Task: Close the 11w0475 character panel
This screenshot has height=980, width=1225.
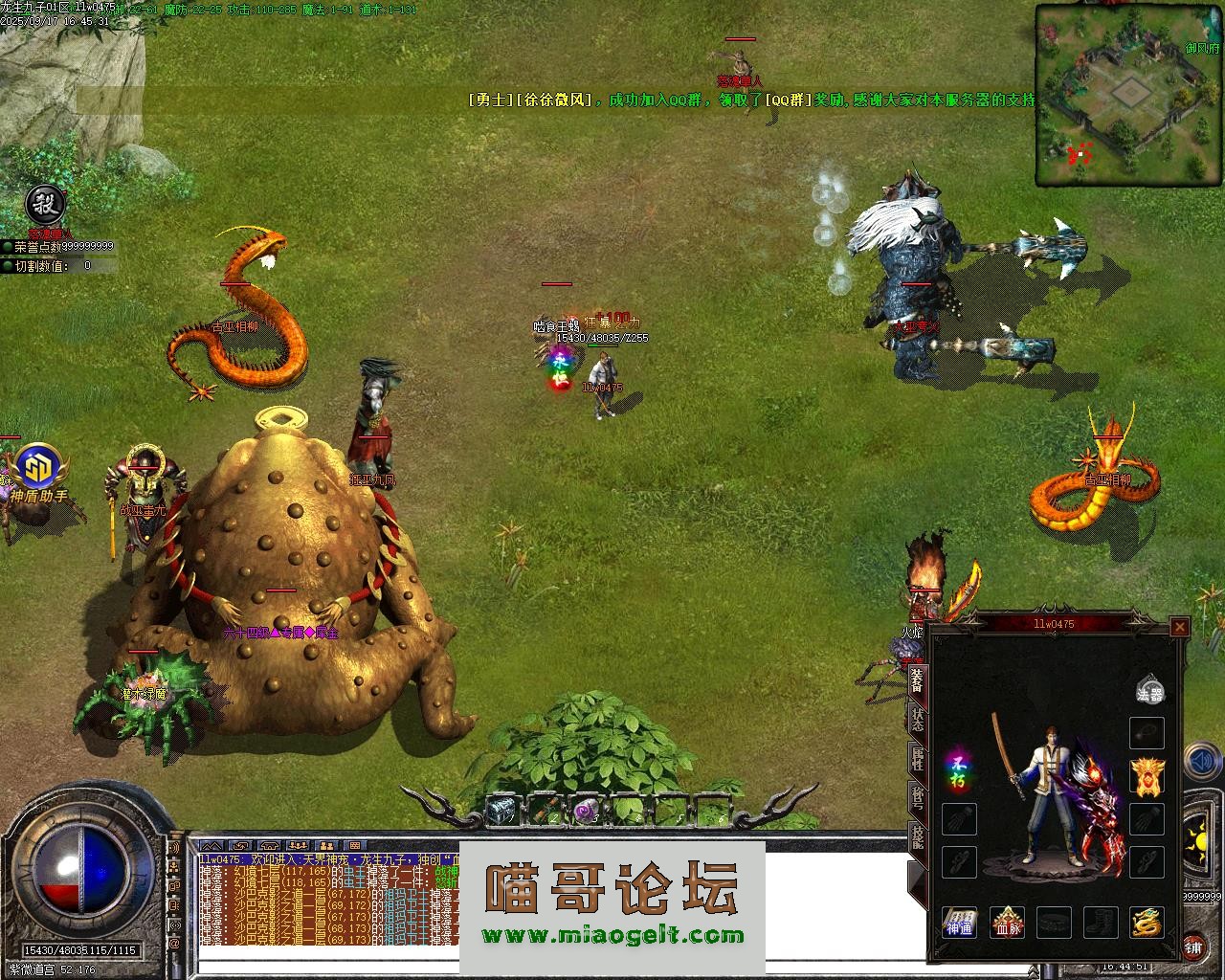Action: tap(1180, 628)
